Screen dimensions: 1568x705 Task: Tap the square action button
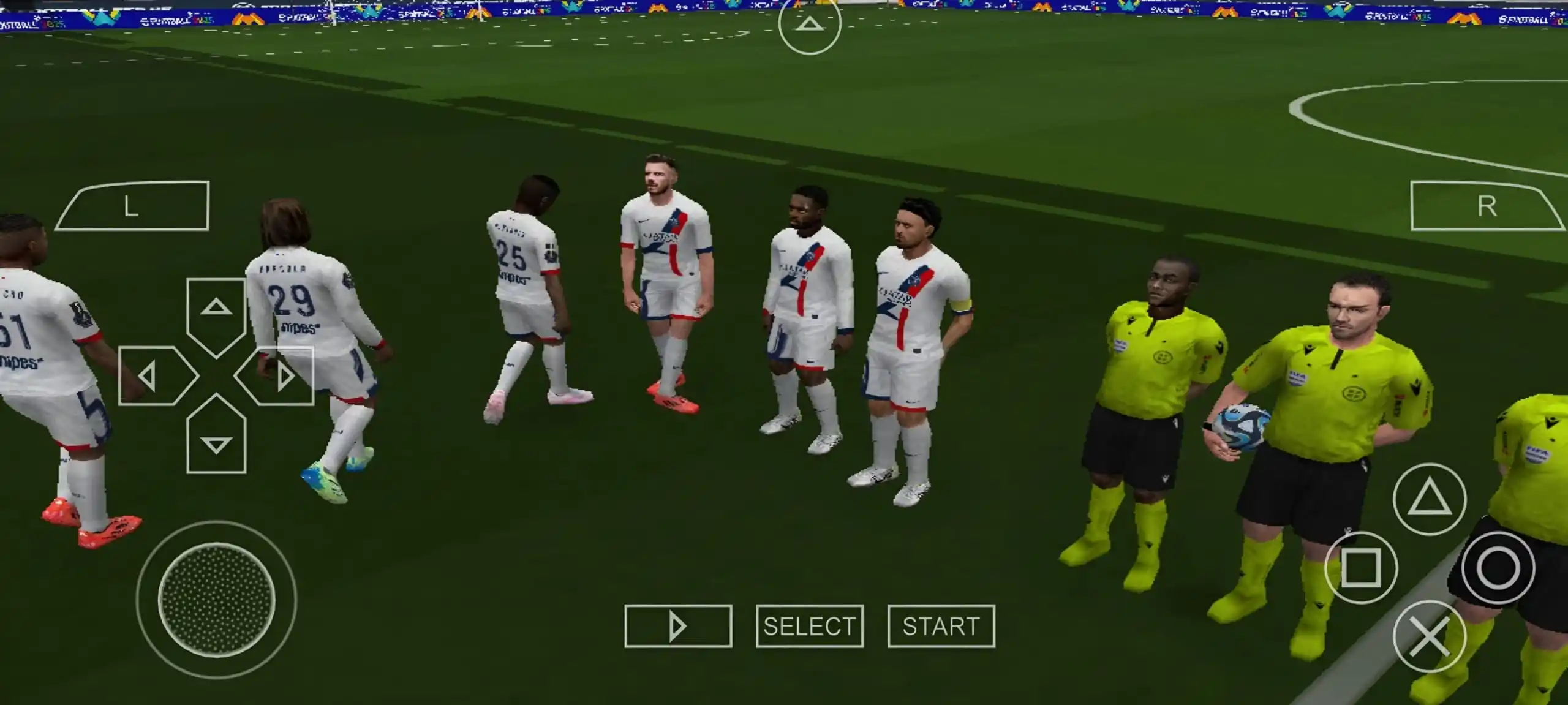(x=1360, y=568)
